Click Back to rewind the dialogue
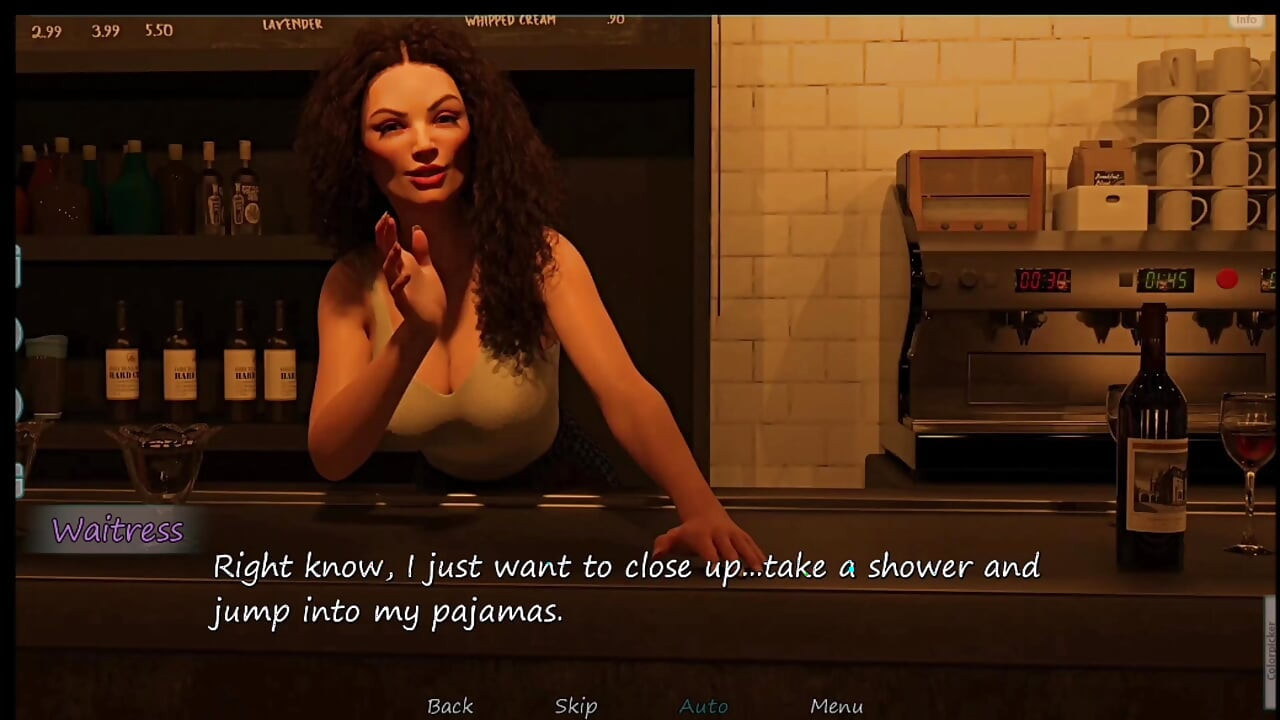Viewport: 1280px width, 720px height. [450, 705]
